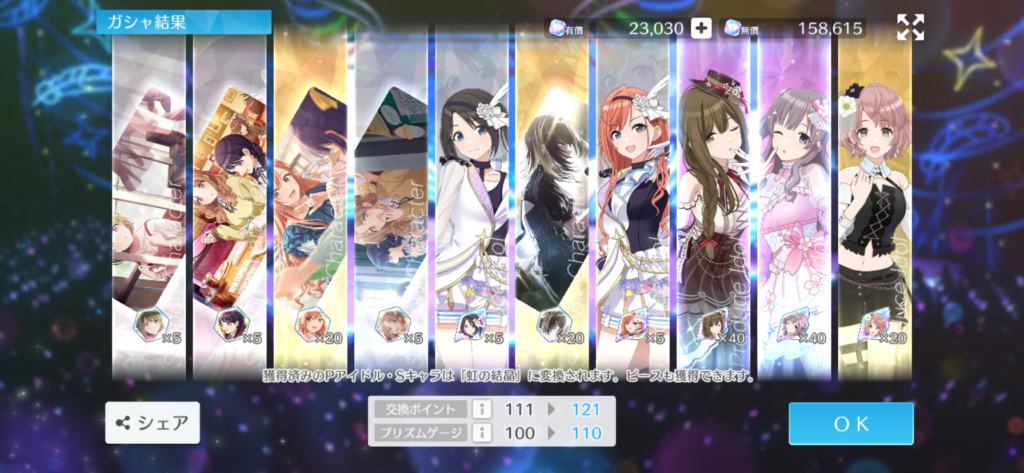
Task: Select the card of the girl in a top hat
Action: coord(713,200)
